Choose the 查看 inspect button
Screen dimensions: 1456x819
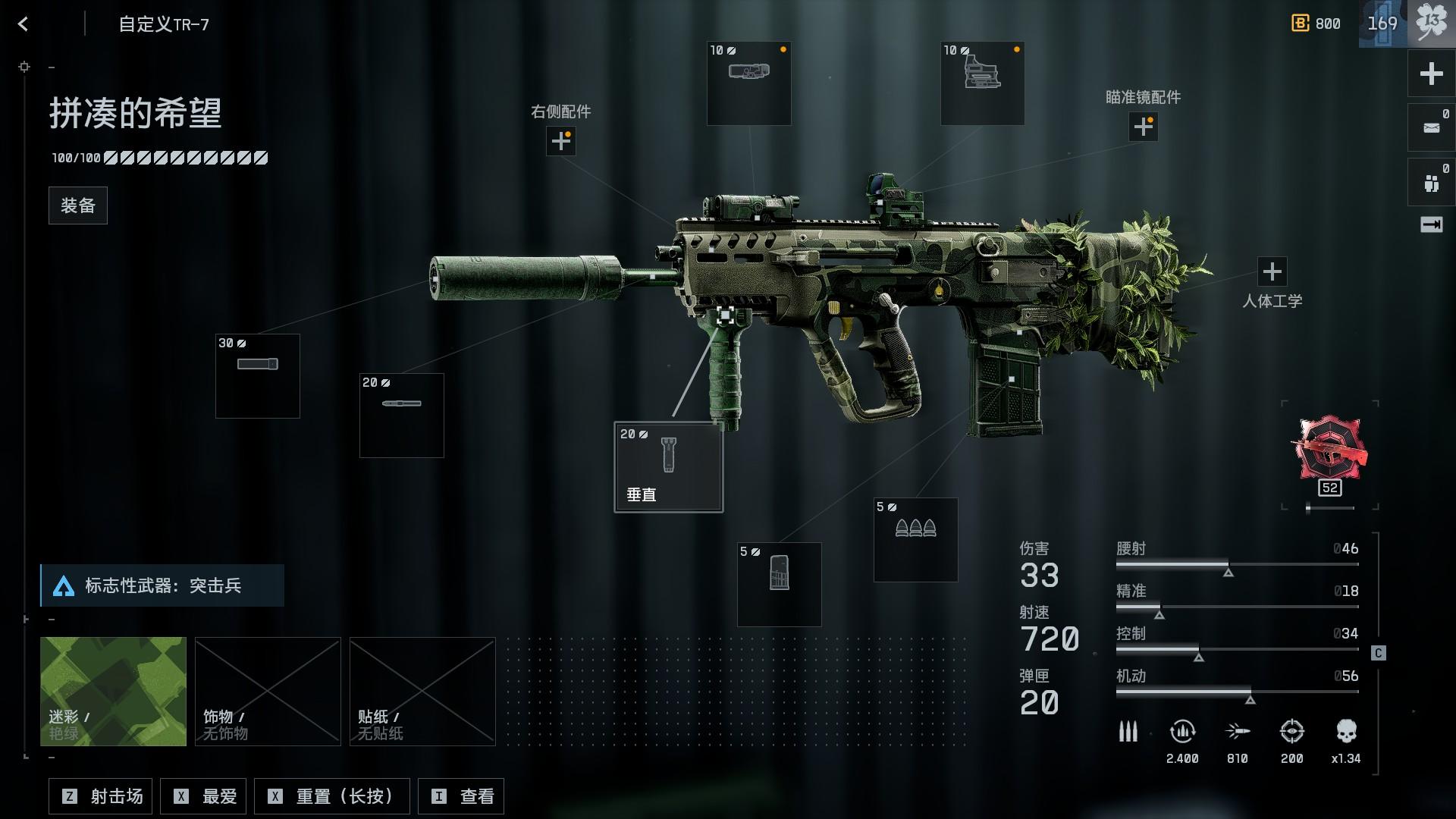point(461,796)
